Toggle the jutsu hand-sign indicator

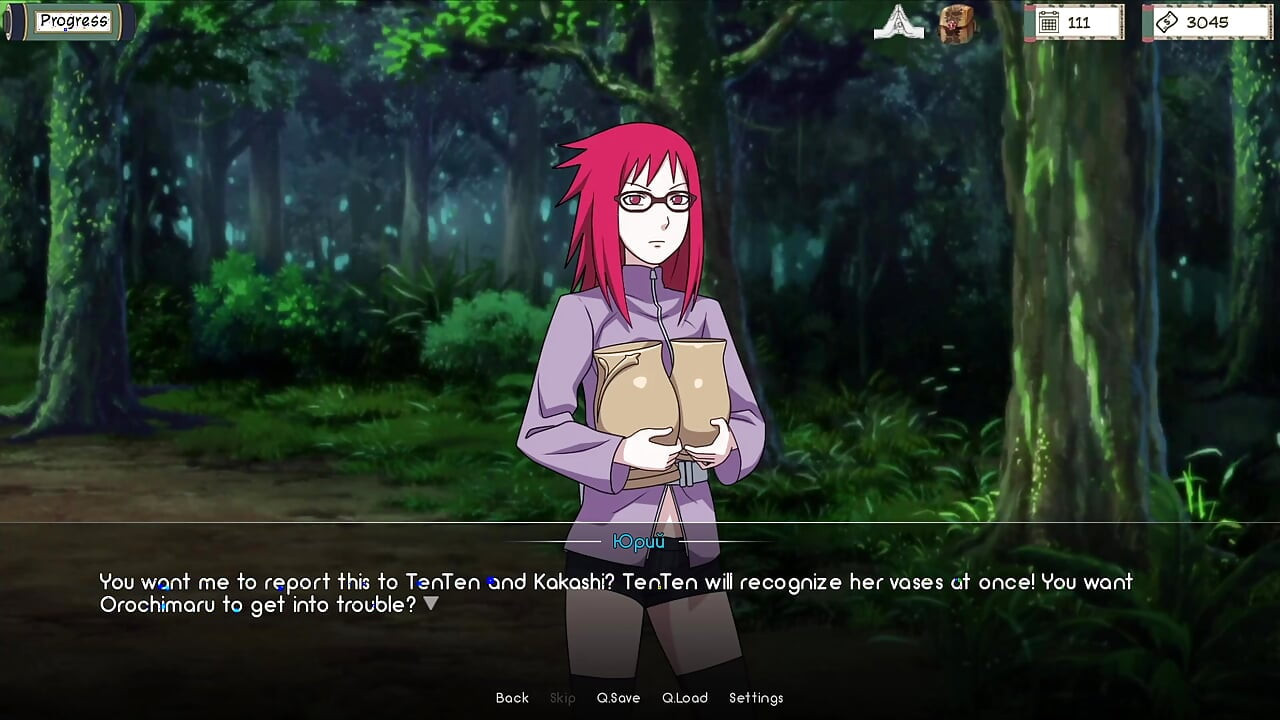click(x=901, y=21)
